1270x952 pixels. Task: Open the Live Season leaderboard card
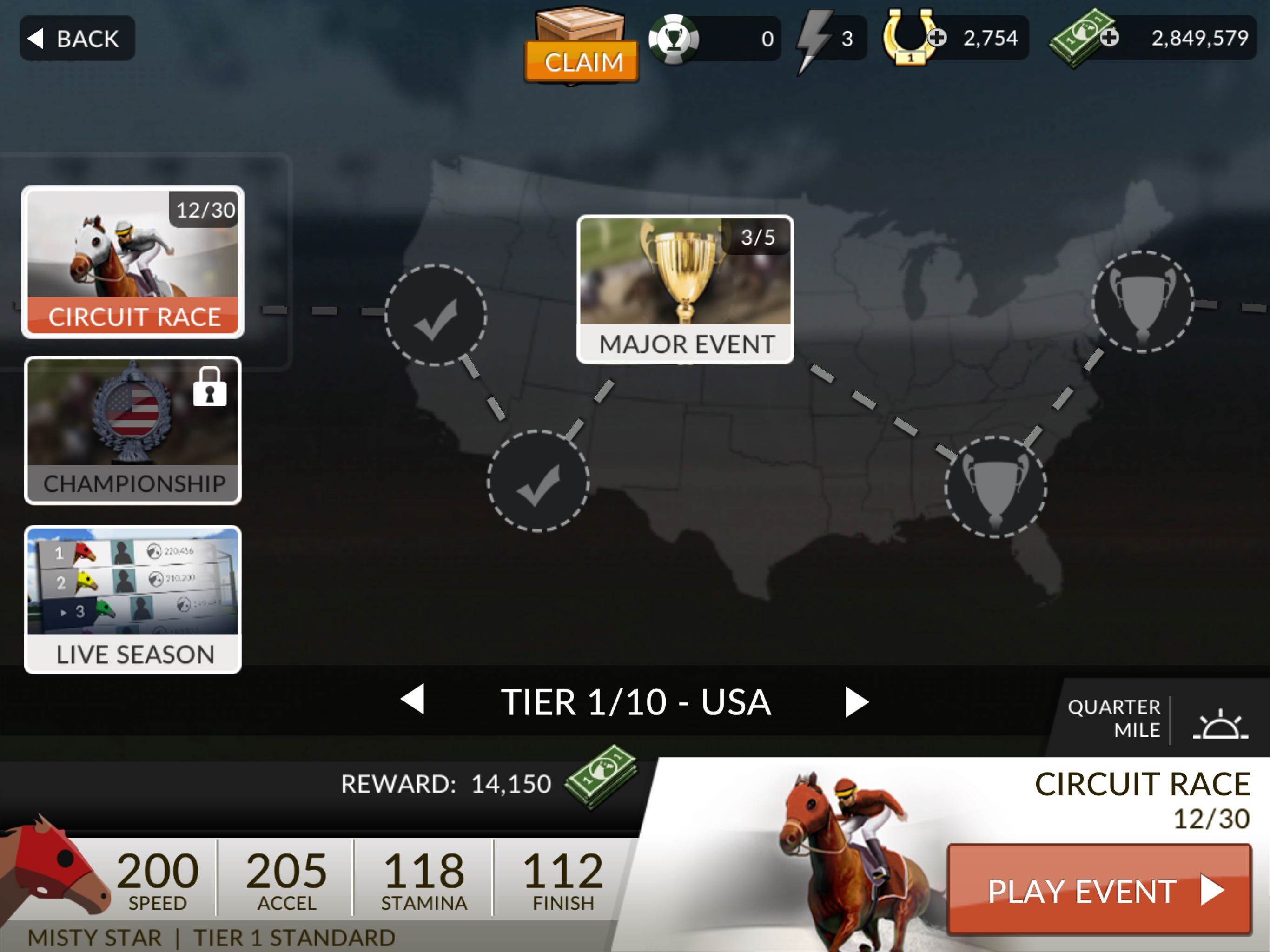click(132, 599)
